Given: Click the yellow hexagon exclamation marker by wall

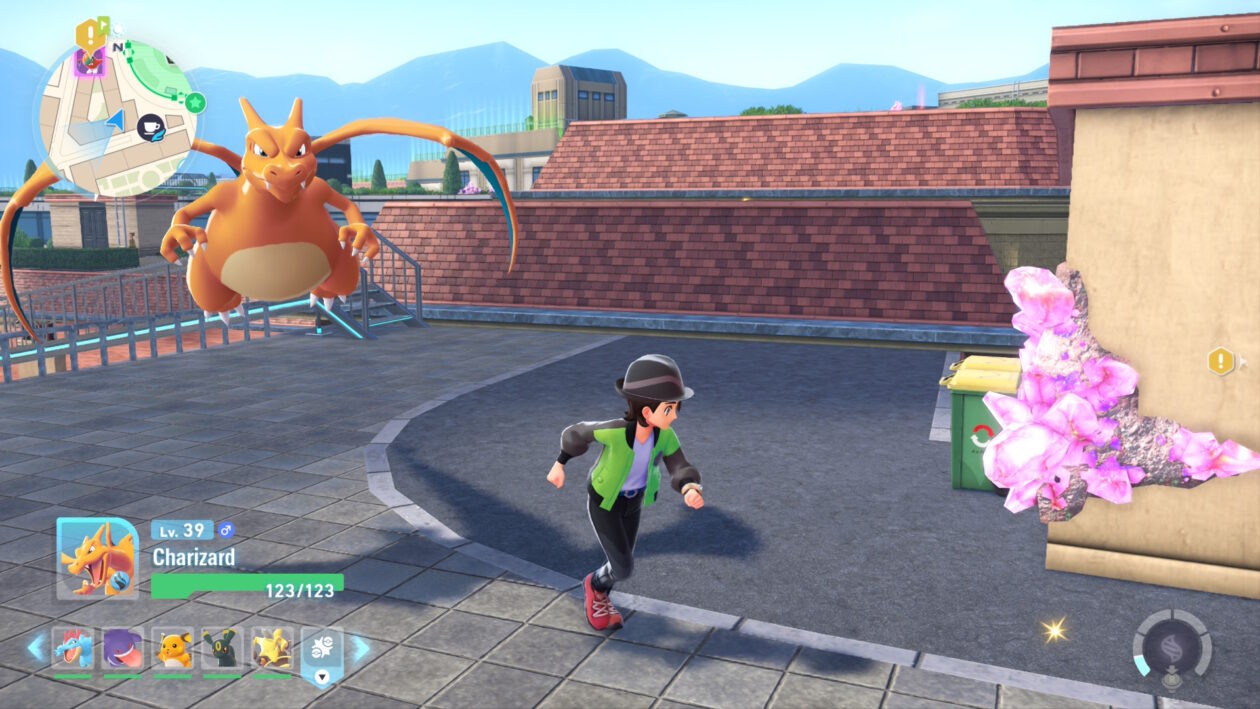Looking at the screenshot, I should (x=1221, y=361).
